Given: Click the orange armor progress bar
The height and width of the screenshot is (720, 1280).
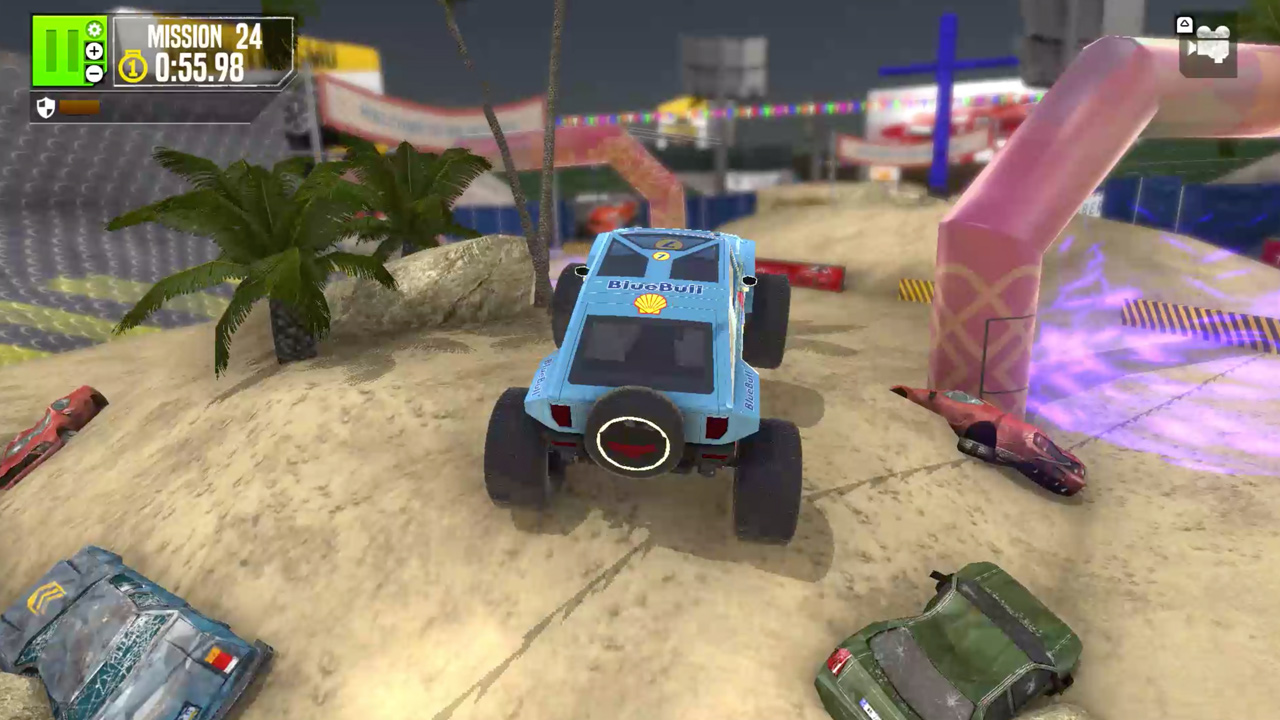Looking at the screenshot, I should (80, 107).
